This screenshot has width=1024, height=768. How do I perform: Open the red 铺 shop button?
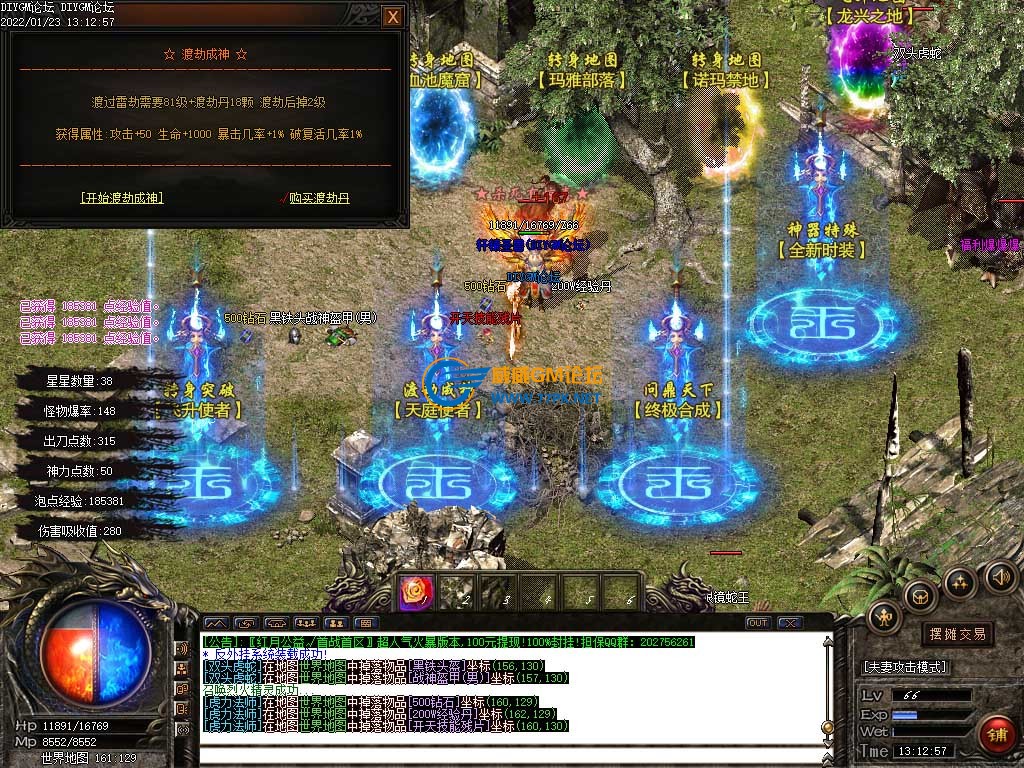tap(997, 736)
